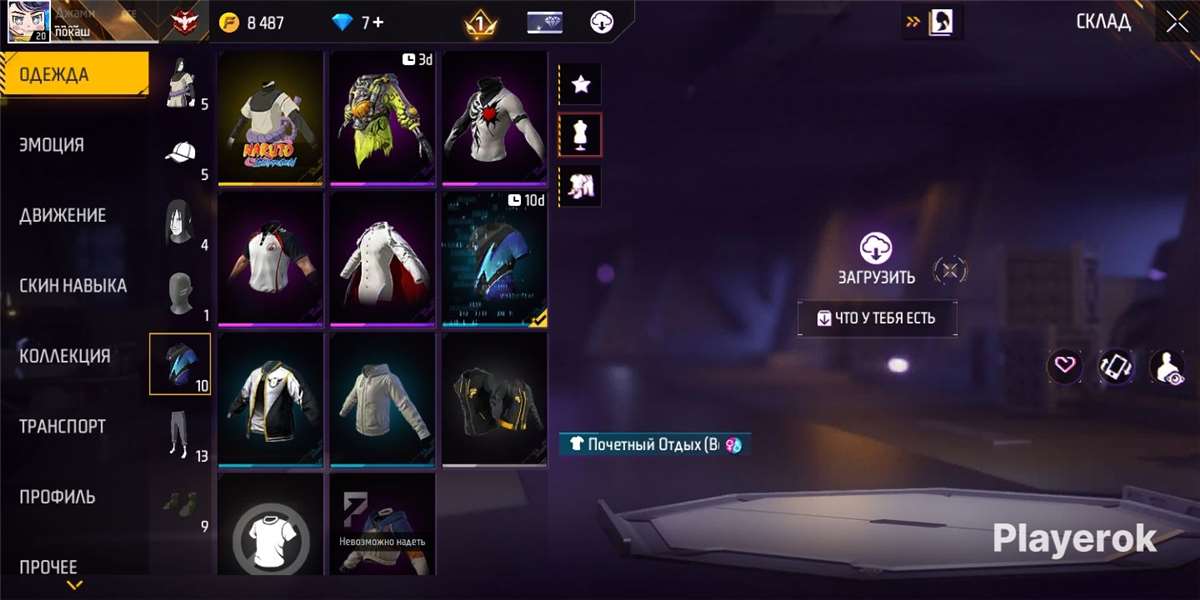Switch to the ДВИЖЕНИЕ tab
This screenshot has height=600, width=1200.
62,215
